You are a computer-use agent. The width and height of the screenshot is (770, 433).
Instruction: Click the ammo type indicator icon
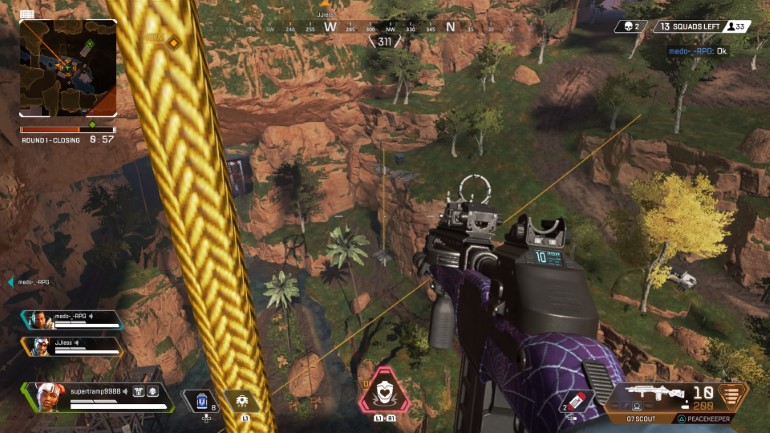(x=733, y=395)
